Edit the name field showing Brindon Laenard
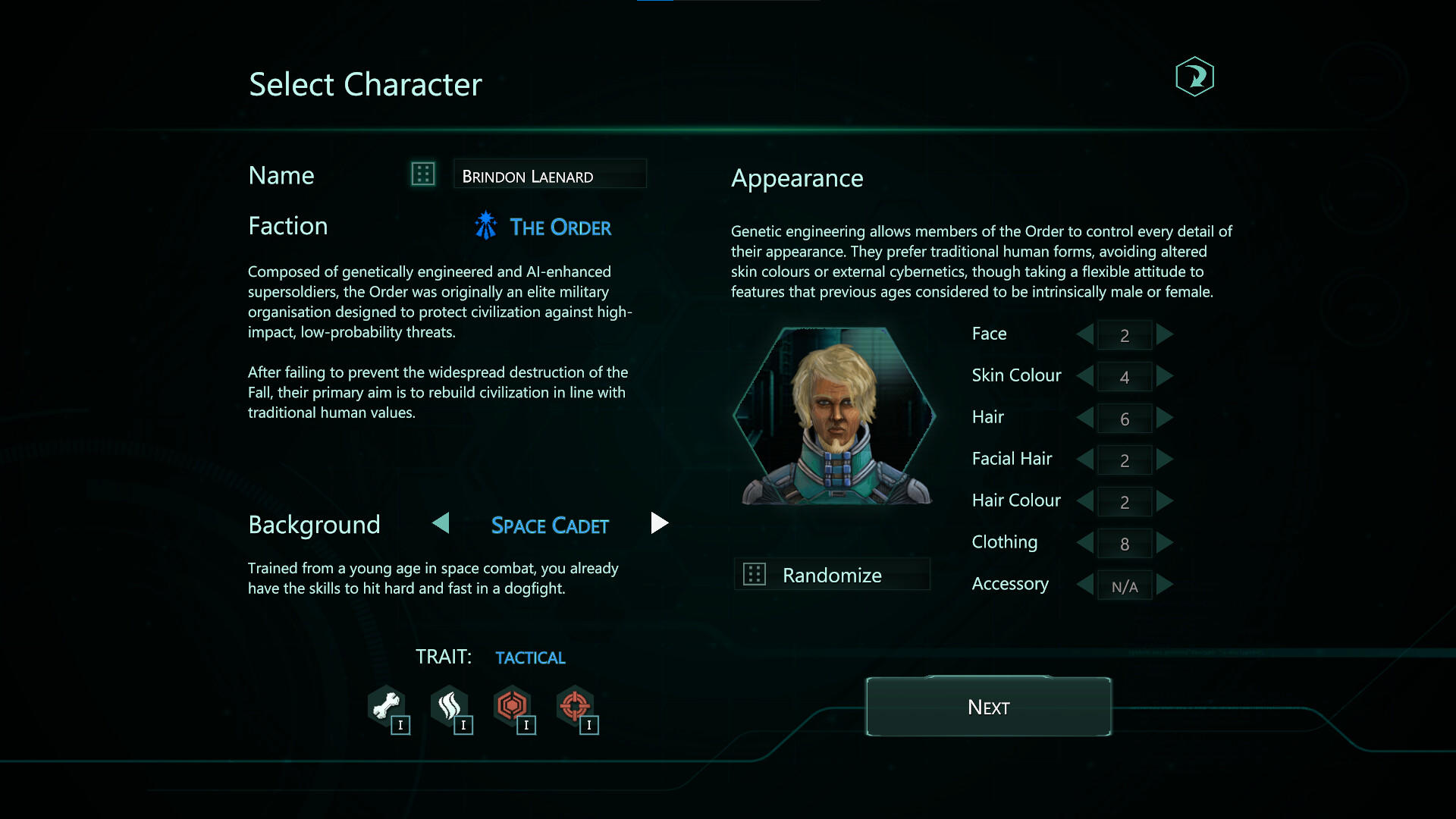The width and height of the screenshot is (1456, 819). click(550, 174)
